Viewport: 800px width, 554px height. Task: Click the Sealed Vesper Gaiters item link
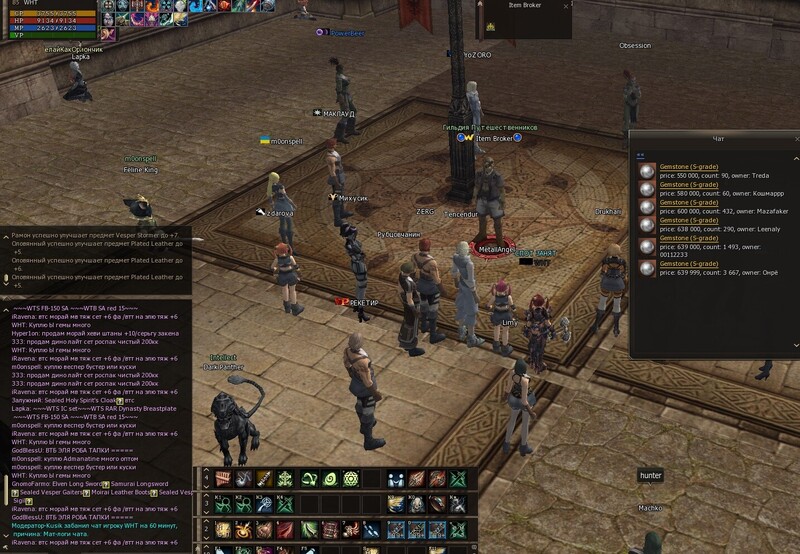[50, 493]
